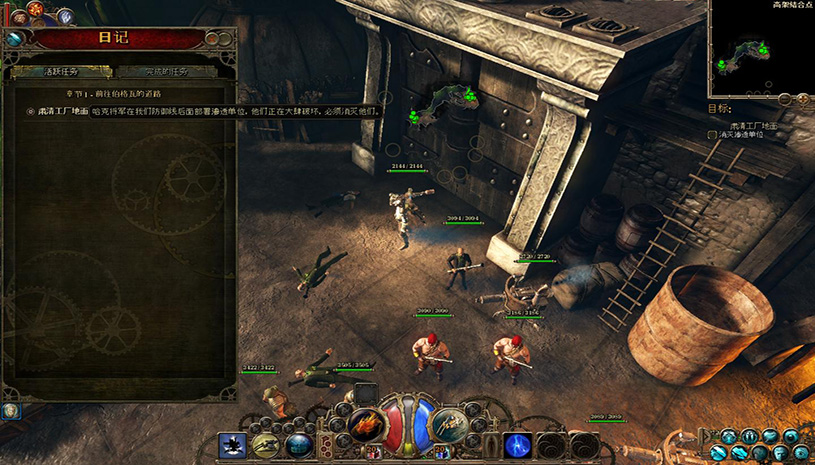Zoom out the minimap with minus button
Screen dimensions: 815x465
tap(785, 99)
